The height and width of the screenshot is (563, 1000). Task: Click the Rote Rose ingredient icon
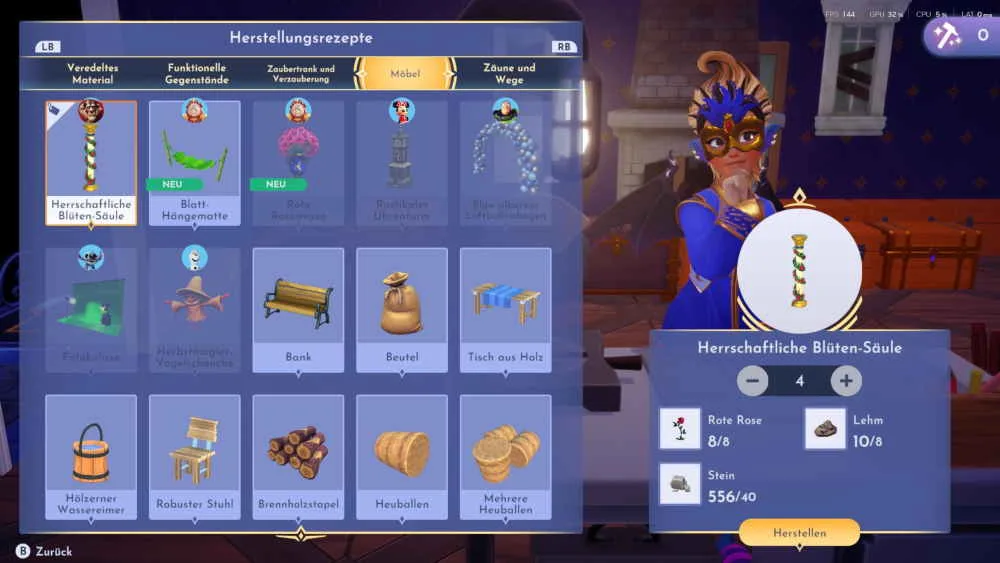[x=680, y=428]
